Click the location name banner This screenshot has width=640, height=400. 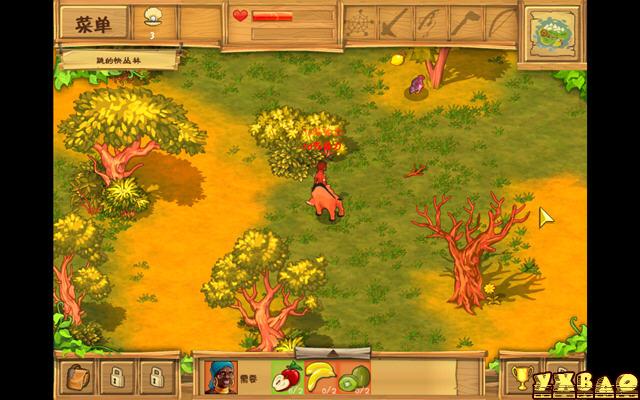click(x=117, y=58)
